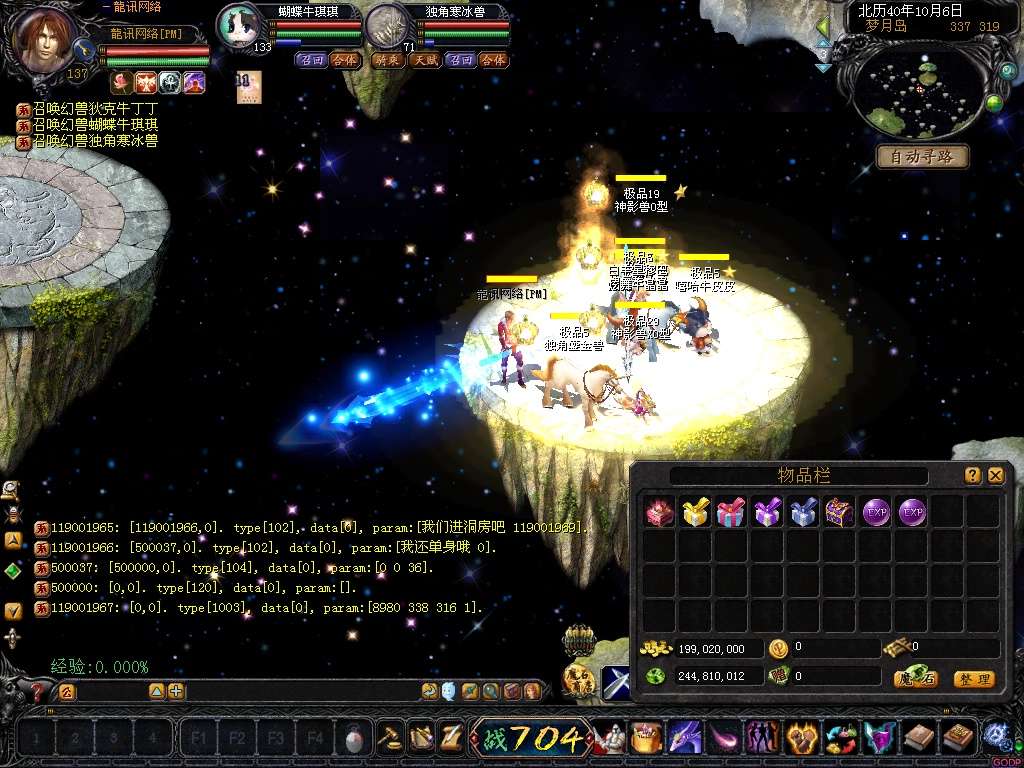
Task: Open the golden treasure chest toolbar icon
Action: [x=647, y=739]
